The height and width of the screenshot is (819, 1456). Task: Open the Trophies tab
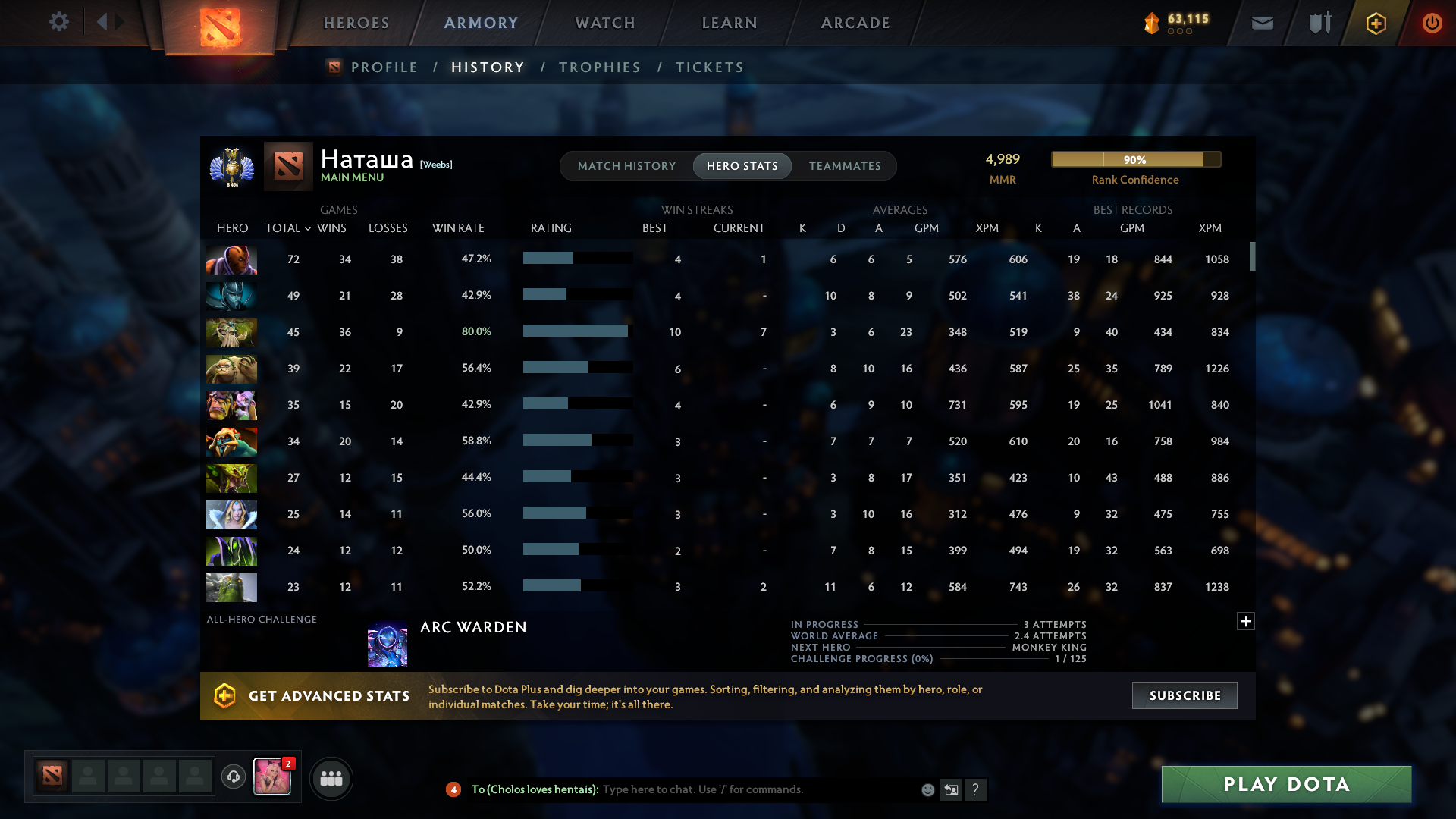(x=599, y=67)
